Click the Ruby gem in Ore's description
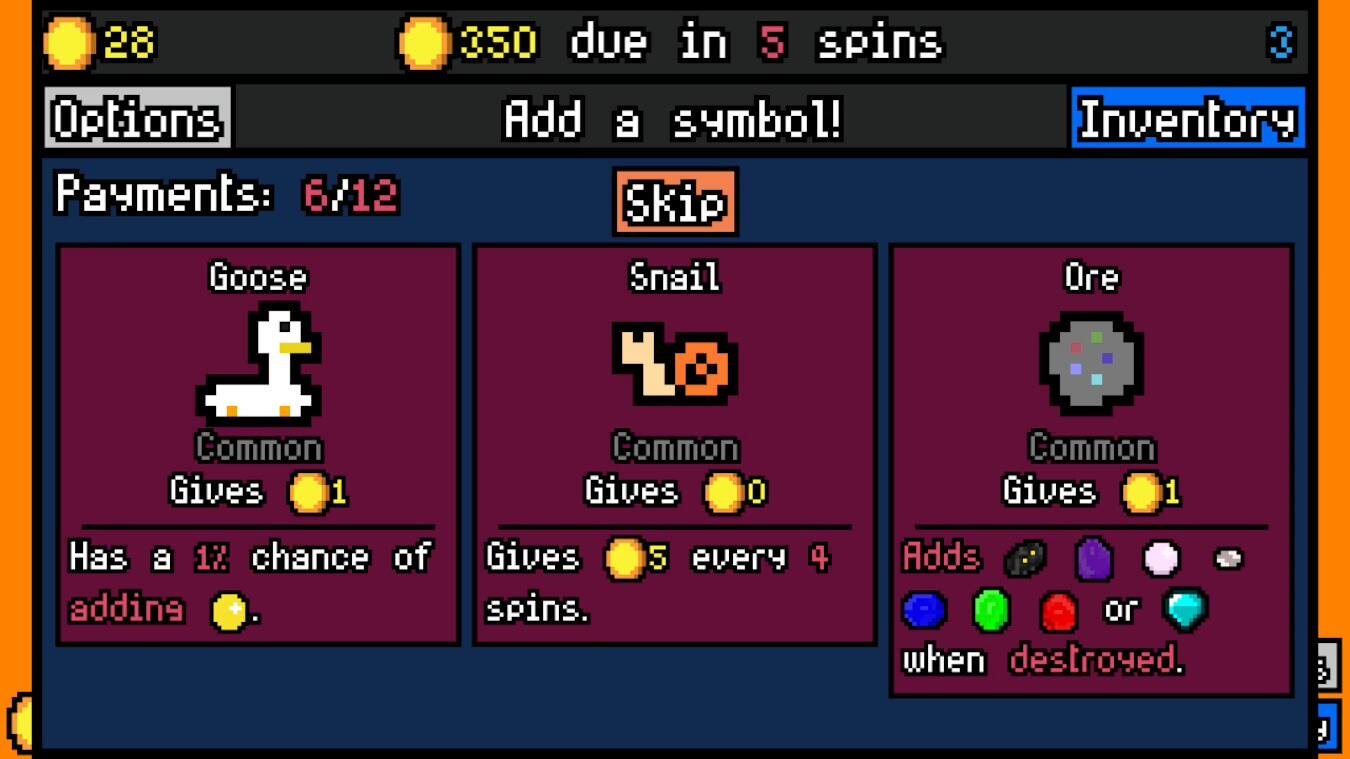1350x759 pixels. [1059, 610]
